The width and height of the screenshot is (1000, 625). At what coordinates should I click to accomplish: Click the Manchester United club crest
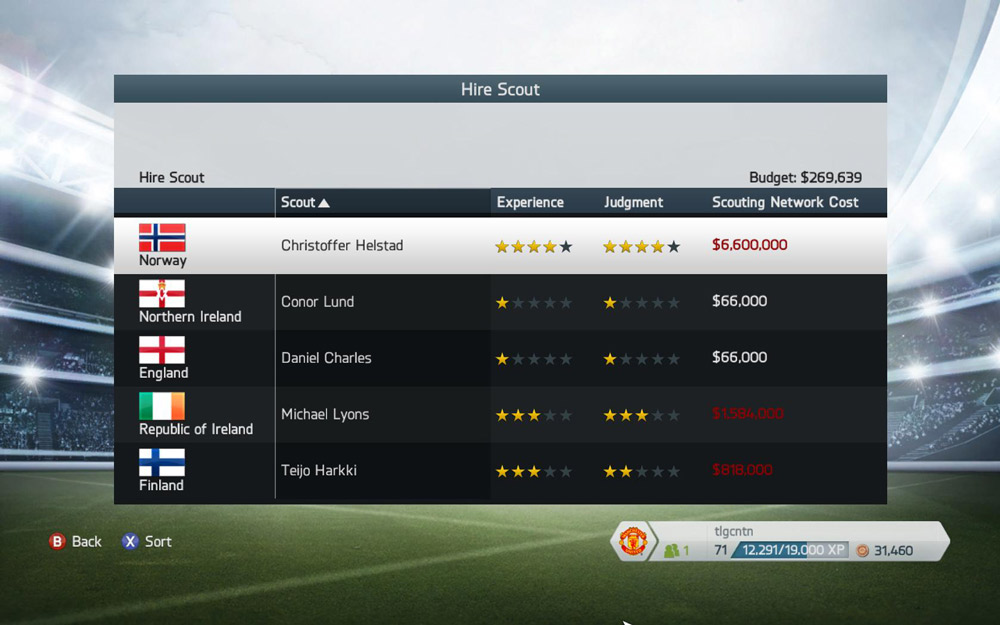pos(633,542)
